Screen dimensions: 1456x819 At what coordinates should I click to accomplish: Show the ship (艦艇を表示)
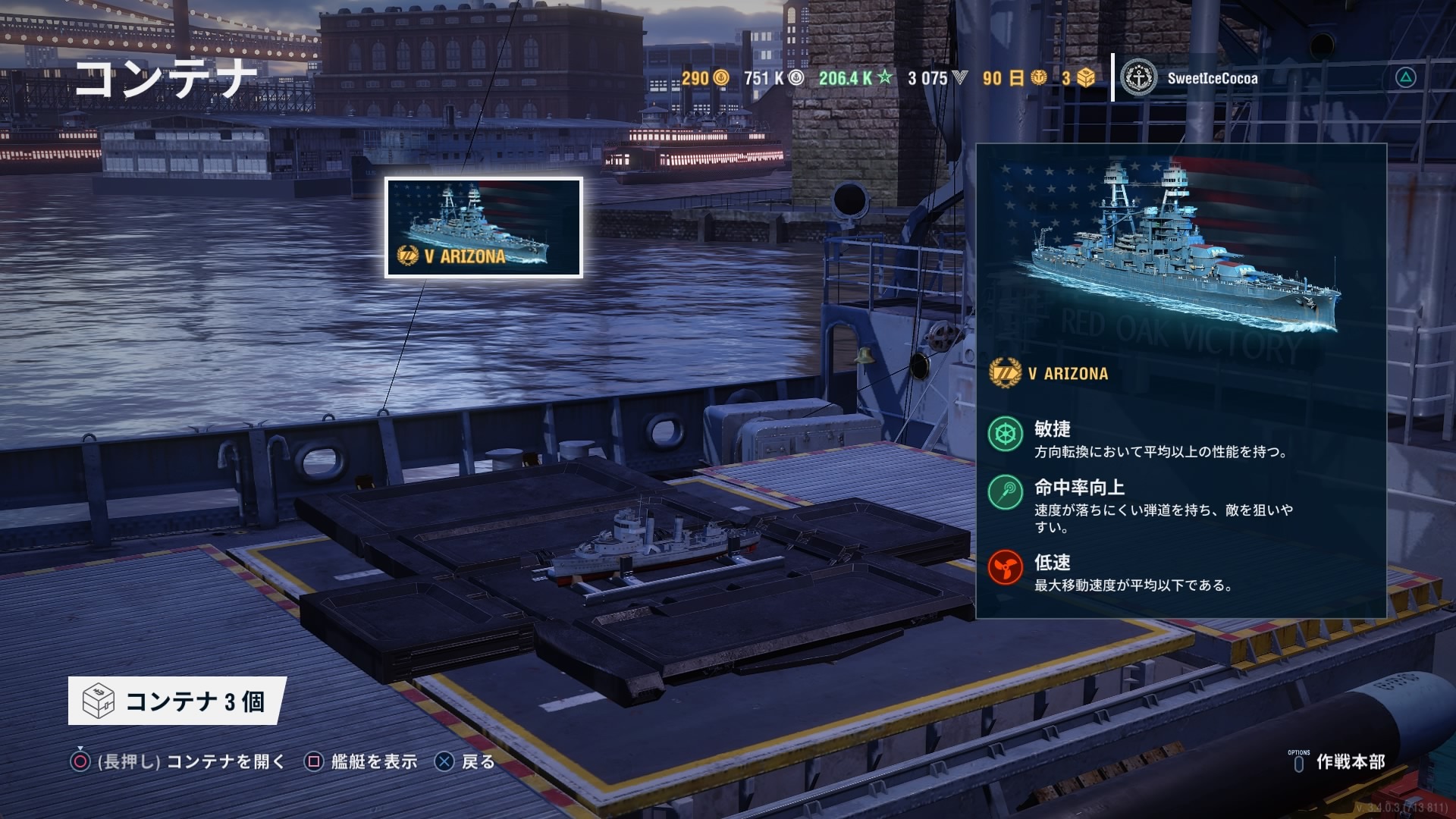coord(361,761)
